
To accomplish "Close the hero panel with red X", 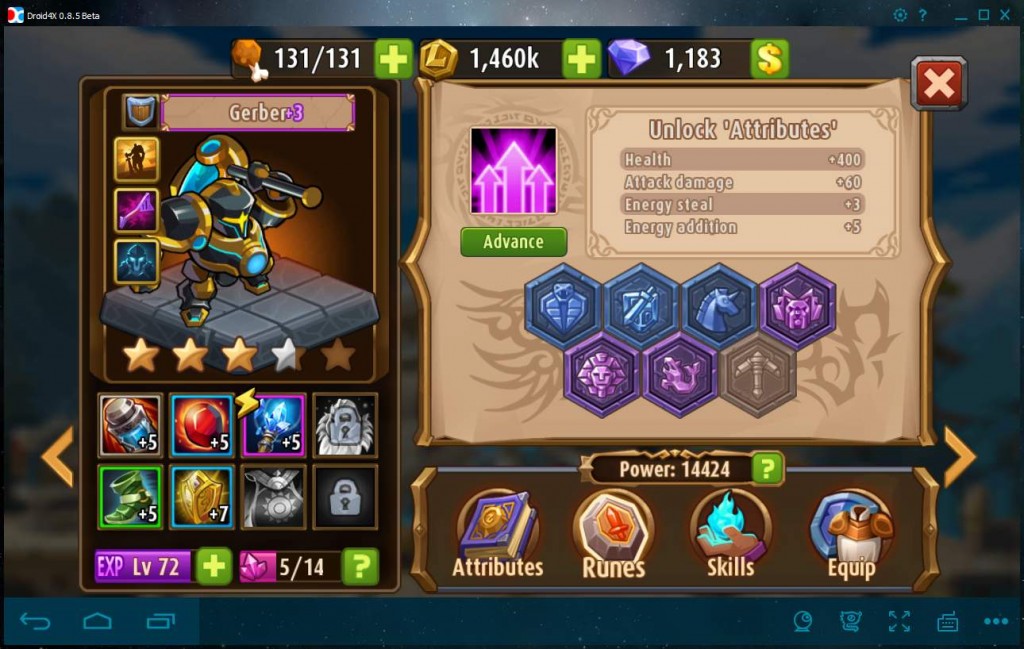I will click(938, 83).
